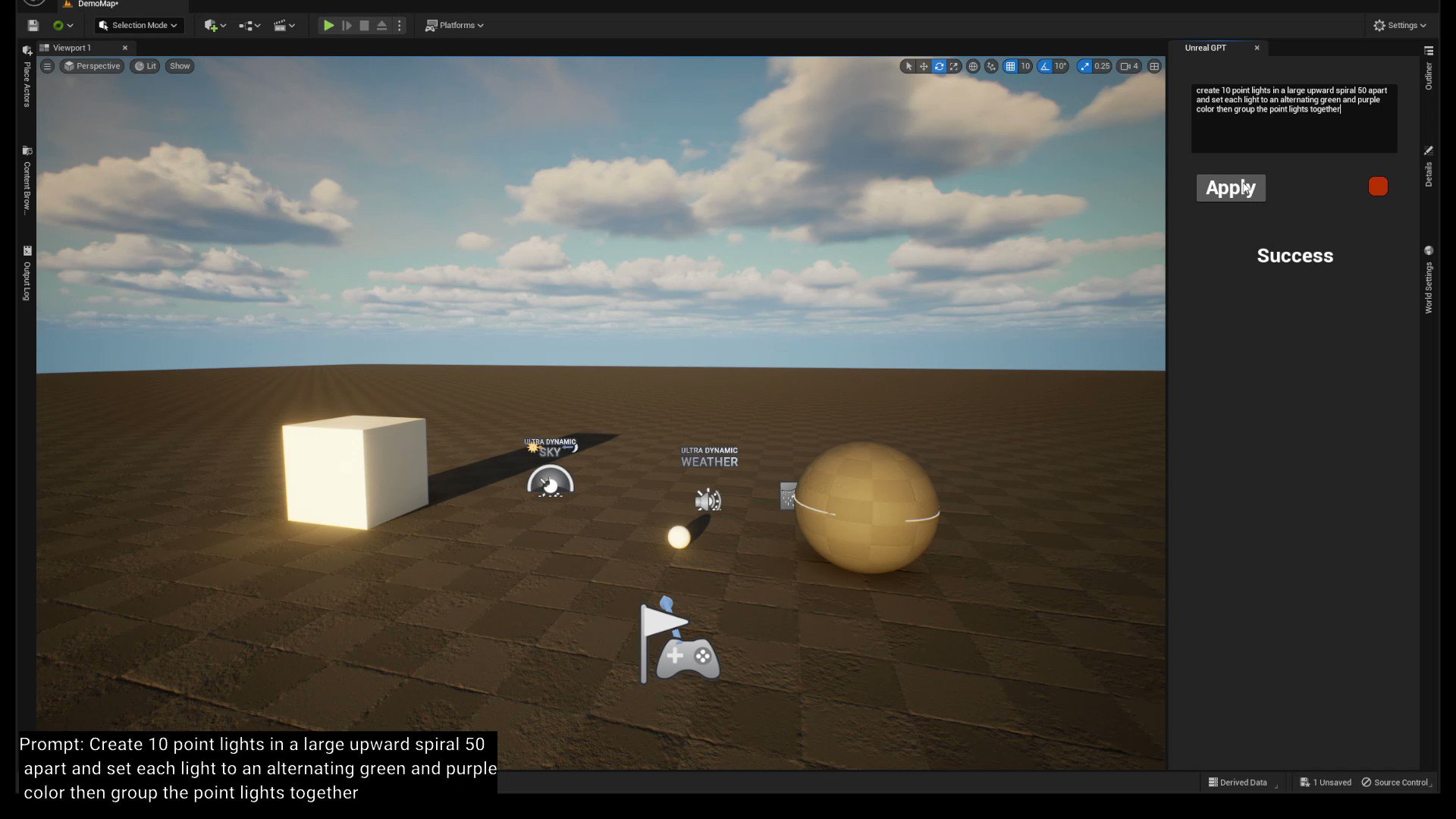Open the Settings dropdown in the toolbar
The height and width of the screenshot is (819, 1456).
pyautogui.click(x=1400, y=25)
